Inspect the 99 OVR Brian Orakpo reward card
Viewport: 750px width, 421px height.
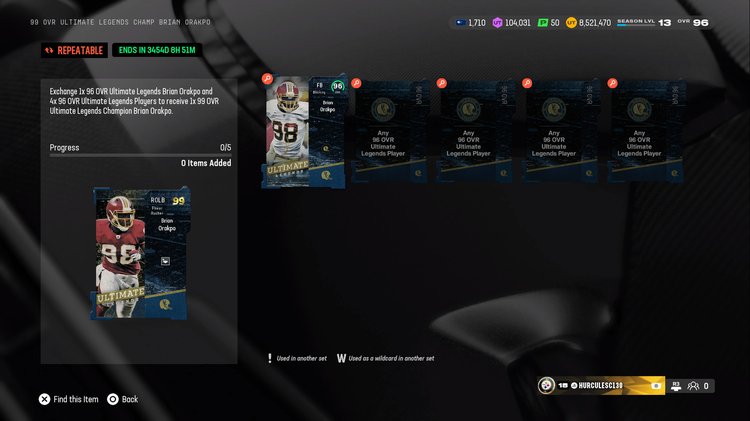(x=139, y=253)
